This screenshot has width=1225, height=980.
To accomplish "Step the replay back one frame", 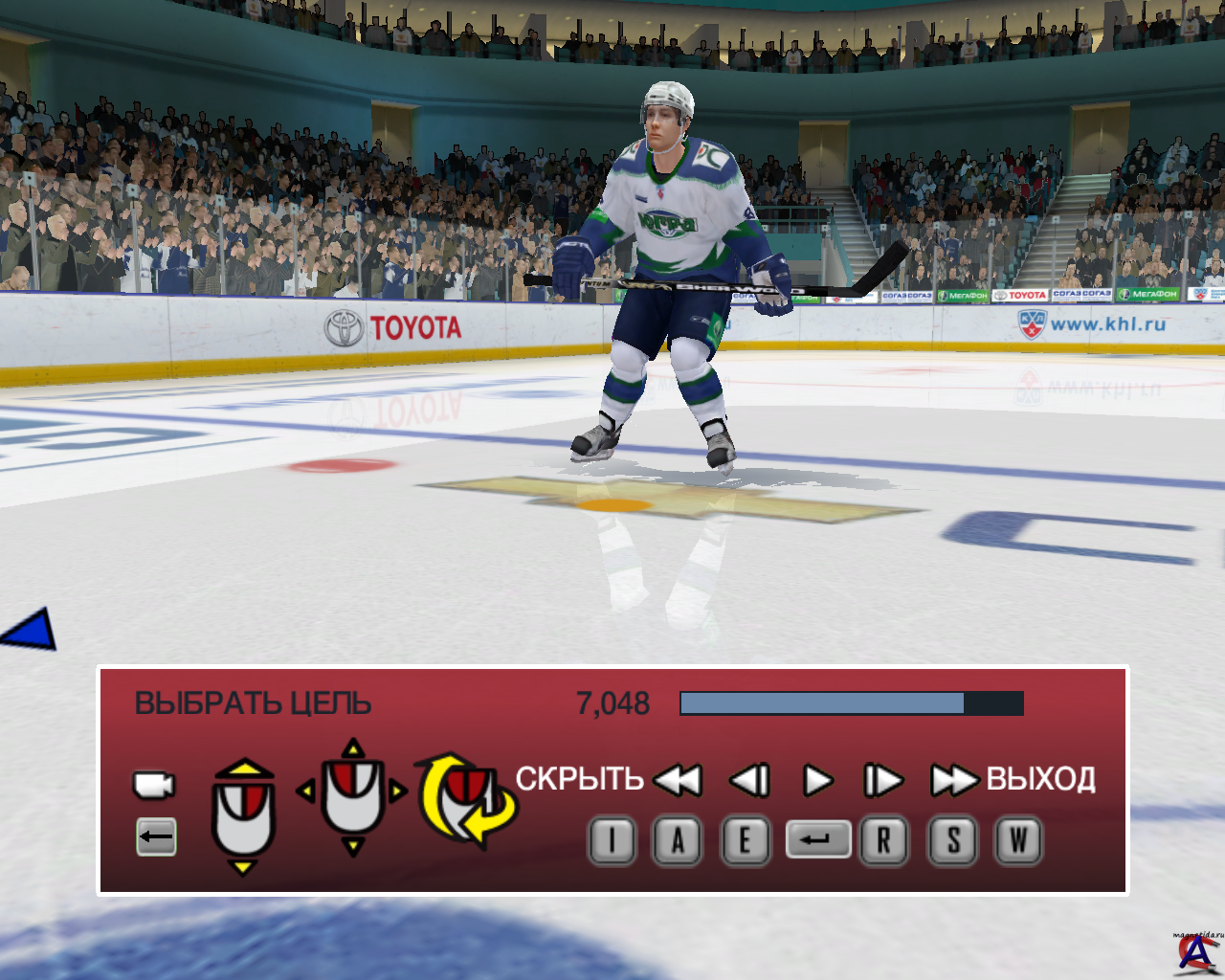I will (x=749, y=781).
